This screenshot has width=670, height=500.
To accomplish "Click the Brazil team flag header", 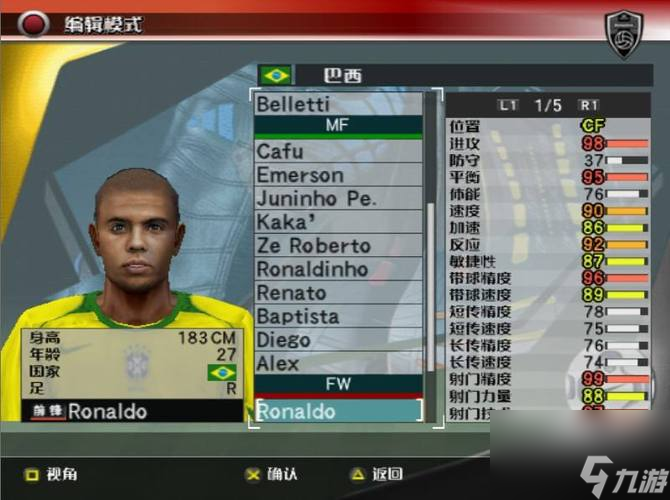I will (x=275, y=75).
